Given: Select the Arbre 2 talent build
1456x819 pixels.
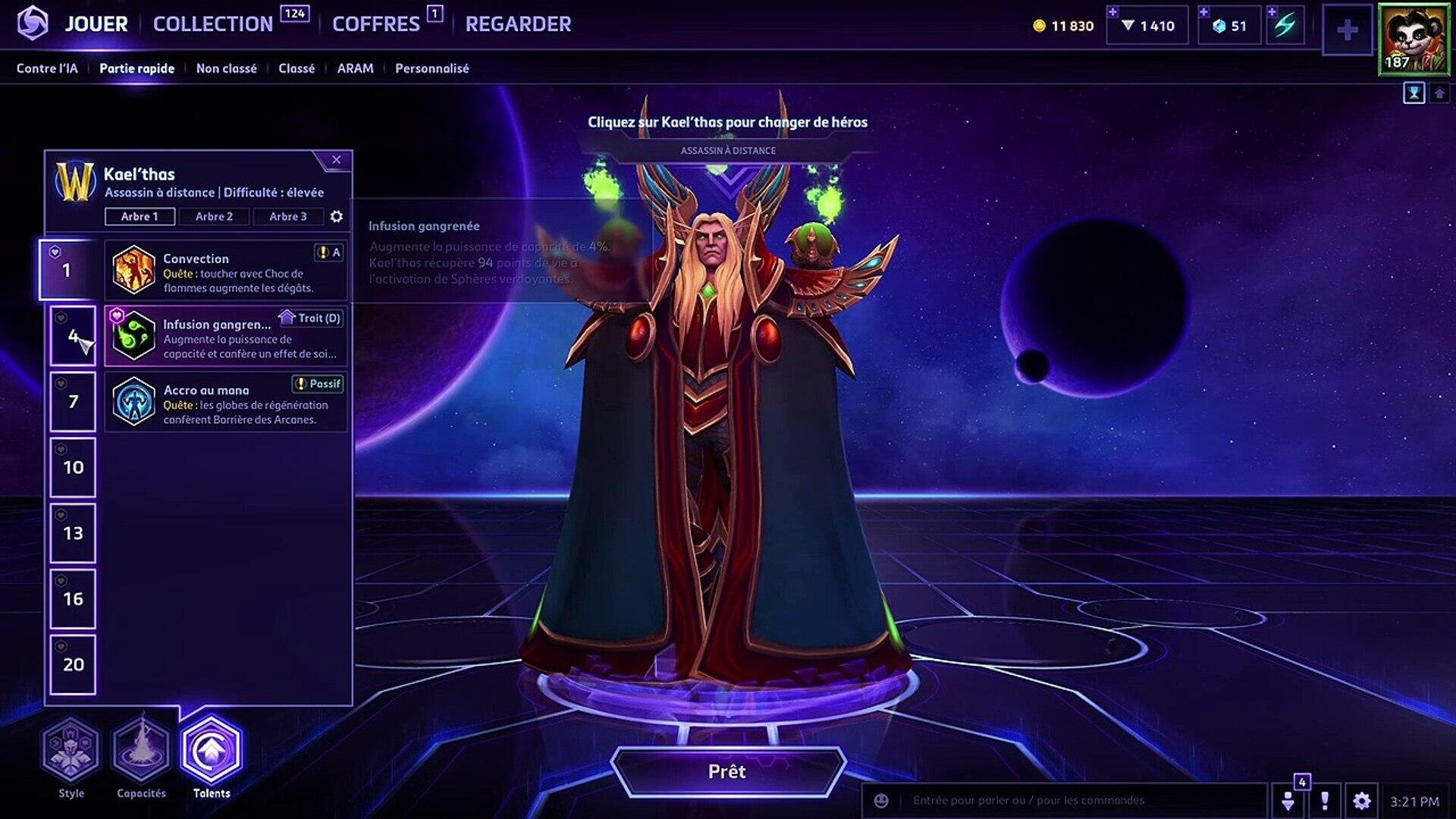Looking at the screenshot, I should (x=214, y=217).
